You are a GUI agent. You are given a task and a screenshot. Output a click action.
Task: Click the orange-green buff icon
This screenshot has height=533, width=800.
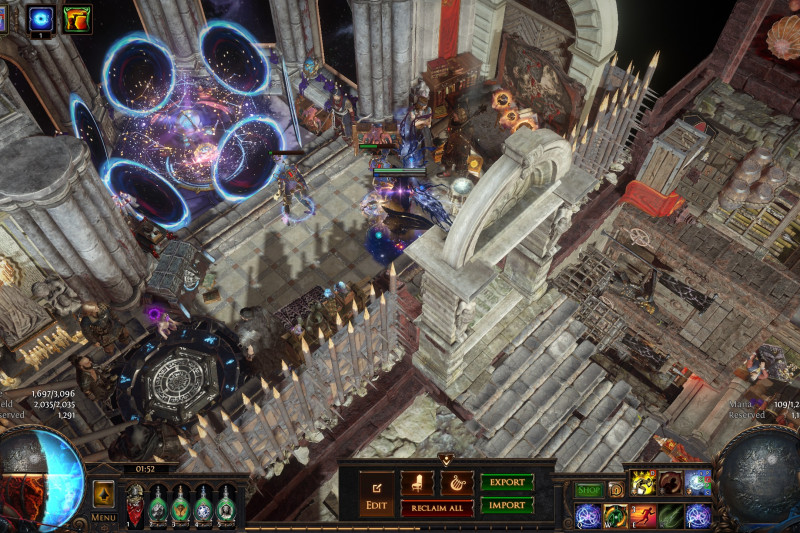click(76, 17)
